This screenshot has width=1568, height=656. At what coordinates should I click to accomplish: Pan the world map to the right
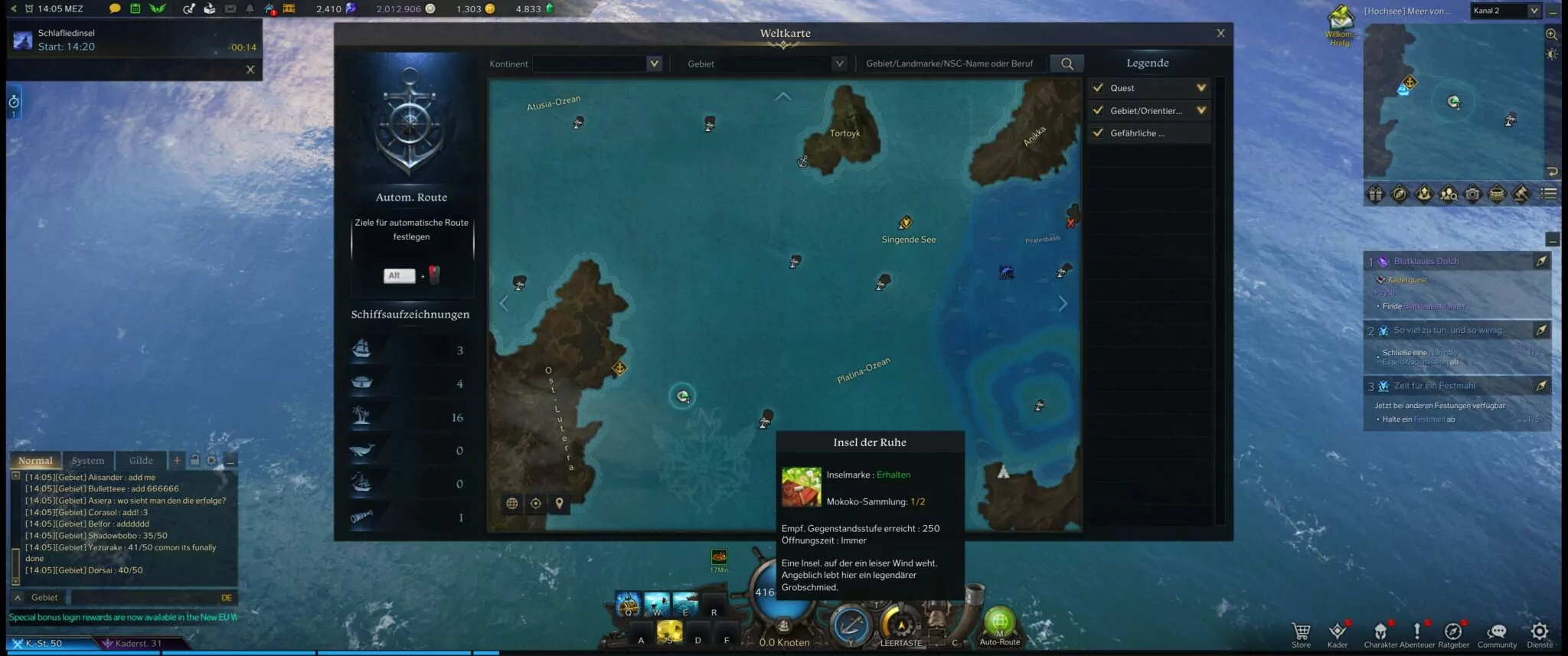point(1063,304)
